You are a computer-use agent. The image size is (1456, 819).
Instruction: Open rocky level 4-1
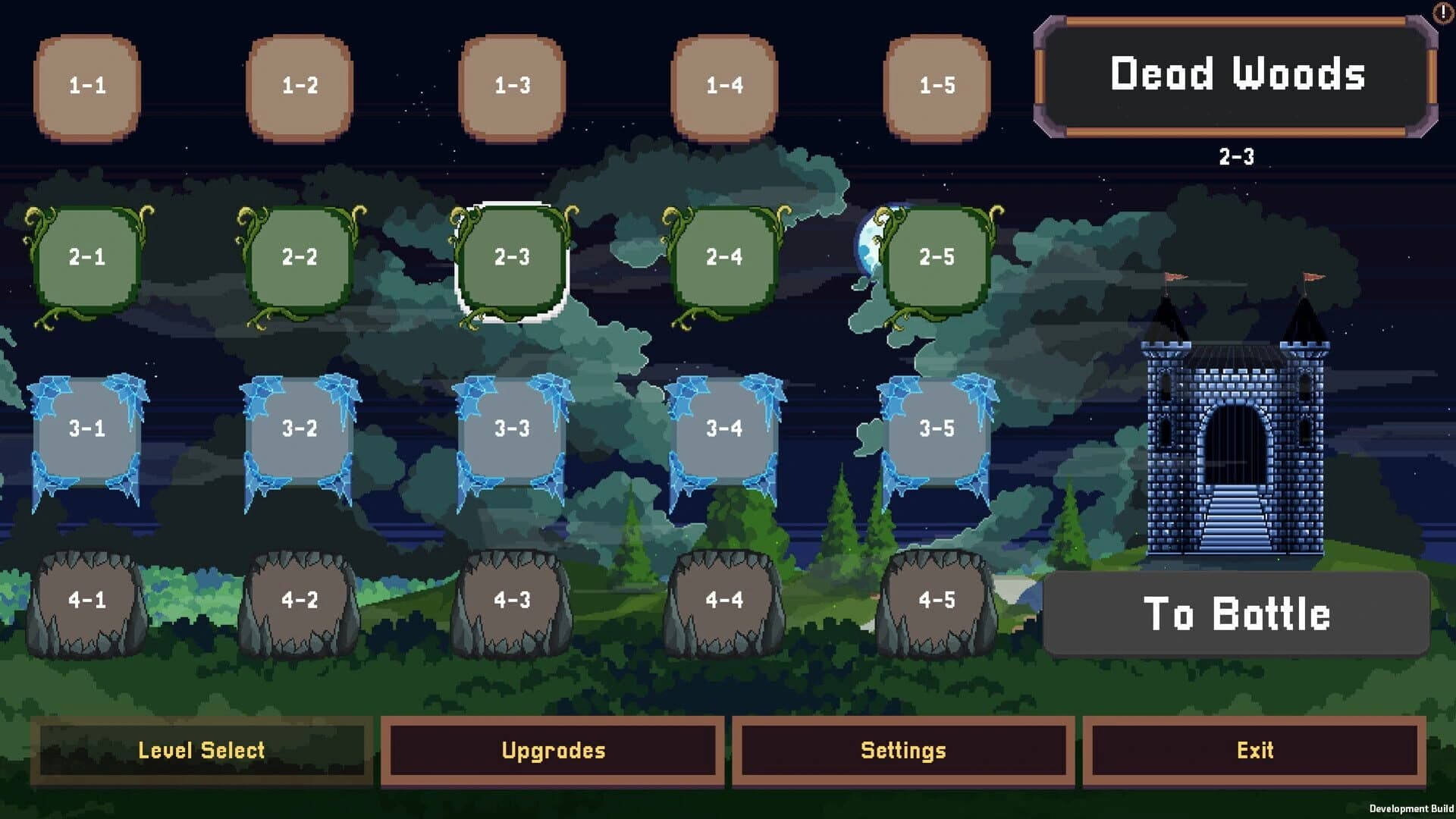(x=86, y=599)
